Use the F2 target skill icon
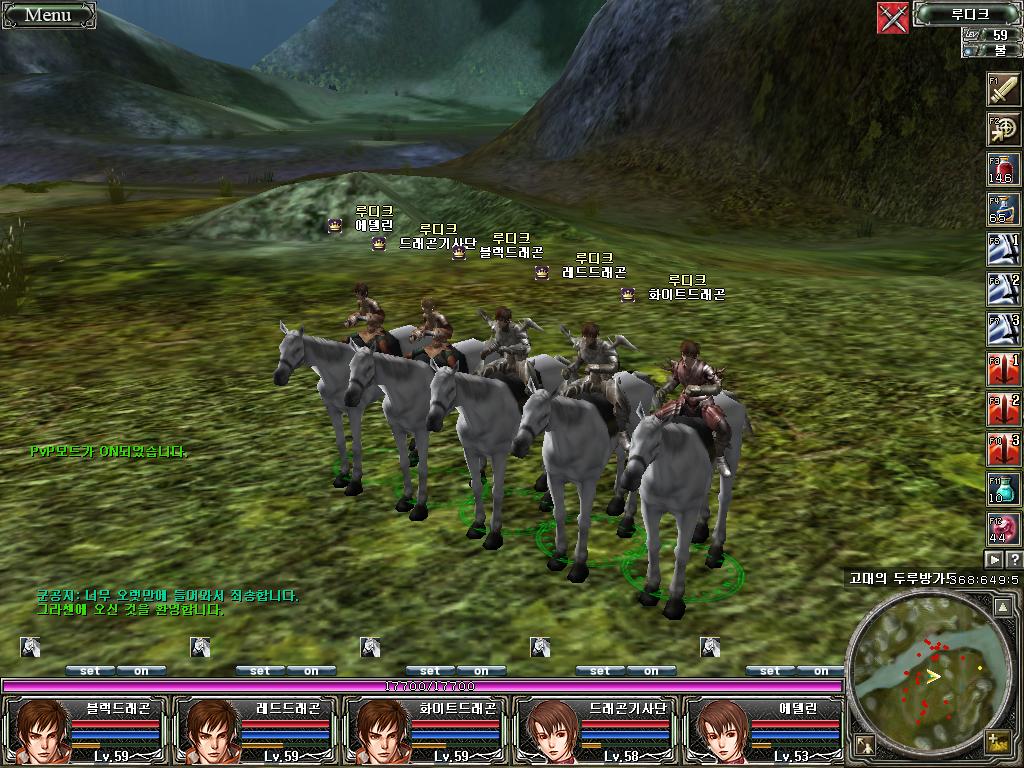The height and width of the screenshot is (768, 1024). coord(1003,130)
